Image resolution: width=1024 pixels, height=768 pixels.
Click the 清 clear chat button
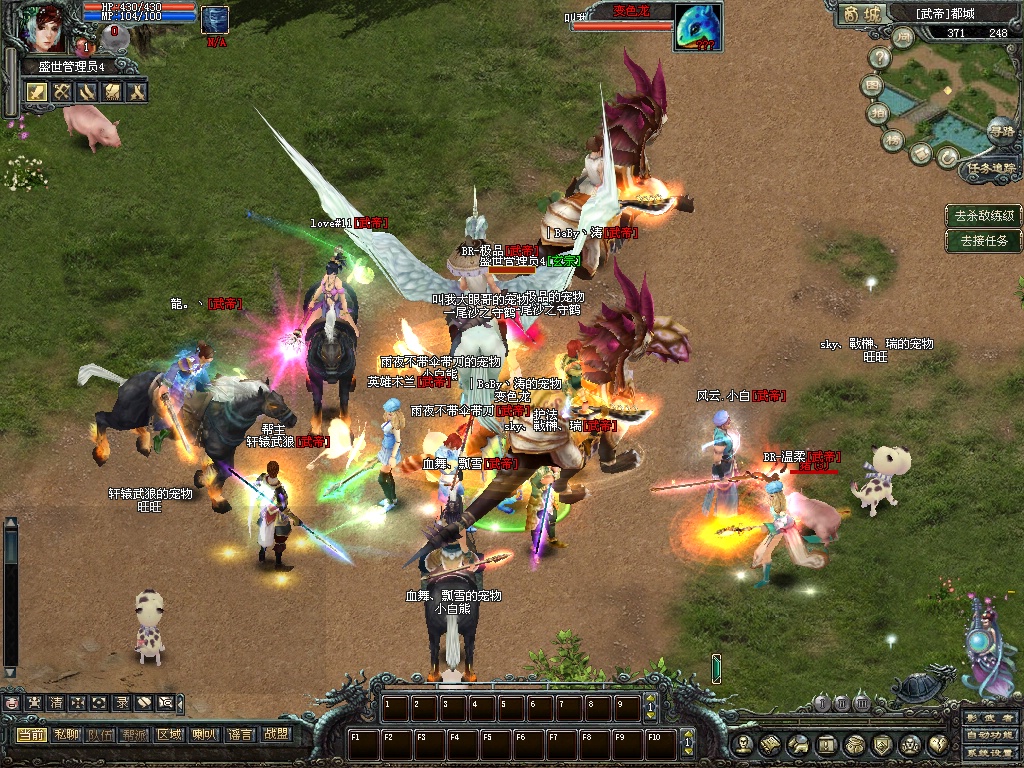pos(55,703)
